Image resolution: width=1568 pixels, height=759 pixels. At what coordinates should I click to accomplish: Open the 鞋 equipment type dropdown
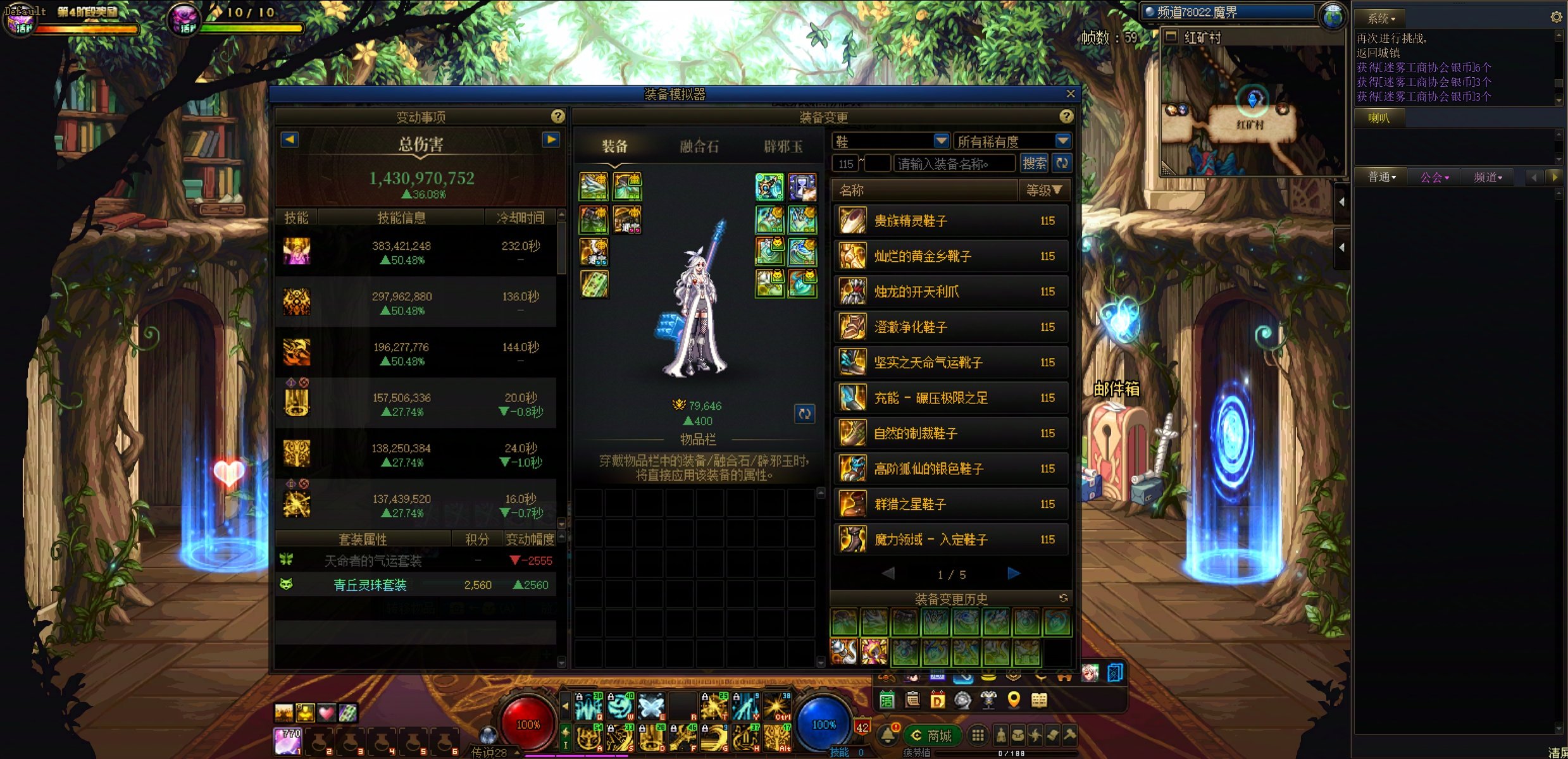click(x=941, y=140)
